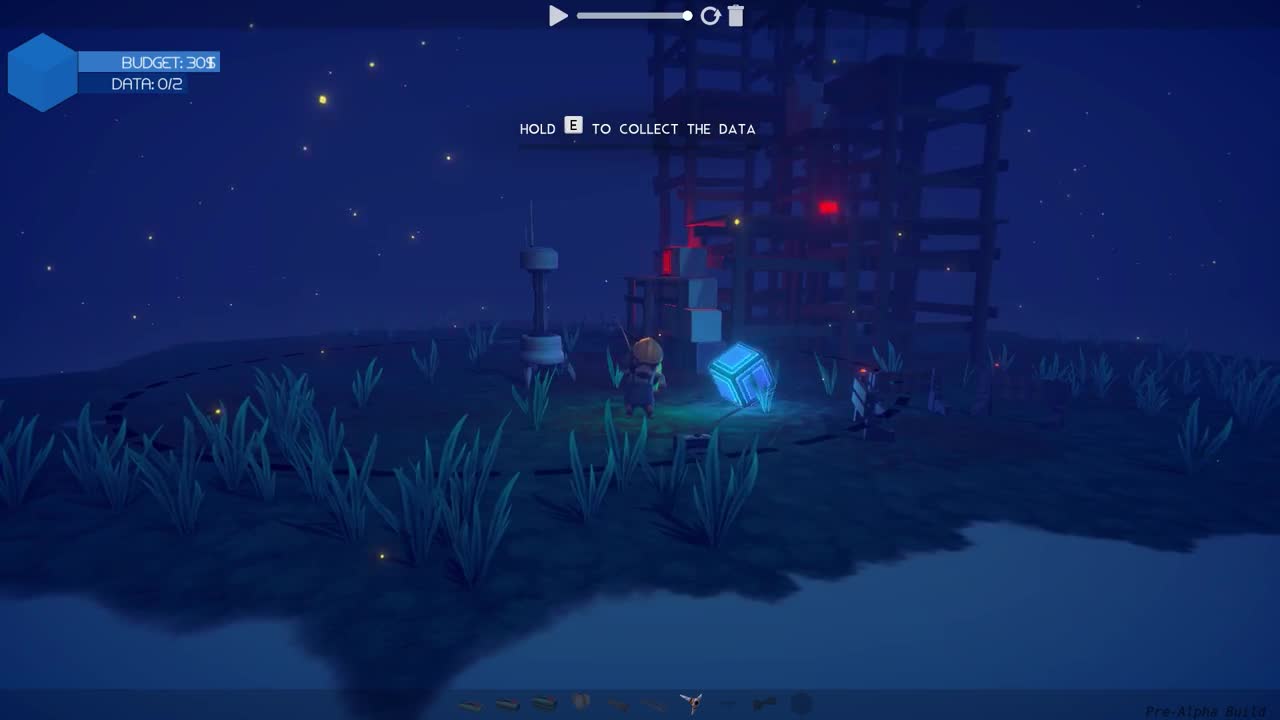Click the timeline slider handle

687,16
